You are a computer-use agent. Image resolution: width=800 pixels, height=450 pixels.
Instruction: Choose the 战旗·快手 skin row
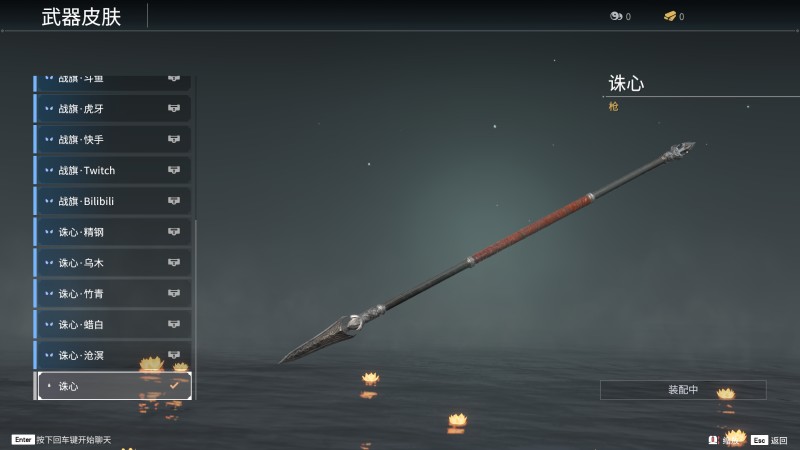[112, 139]
